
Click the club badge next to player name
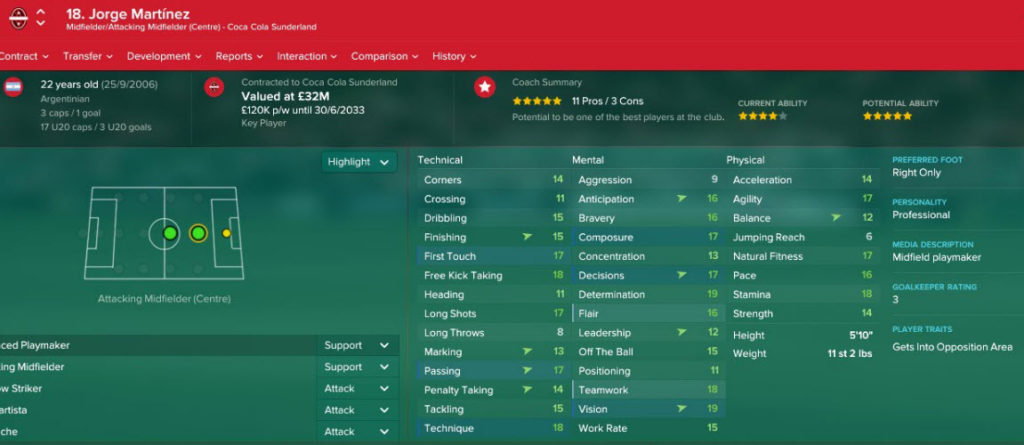pos(14,18)
